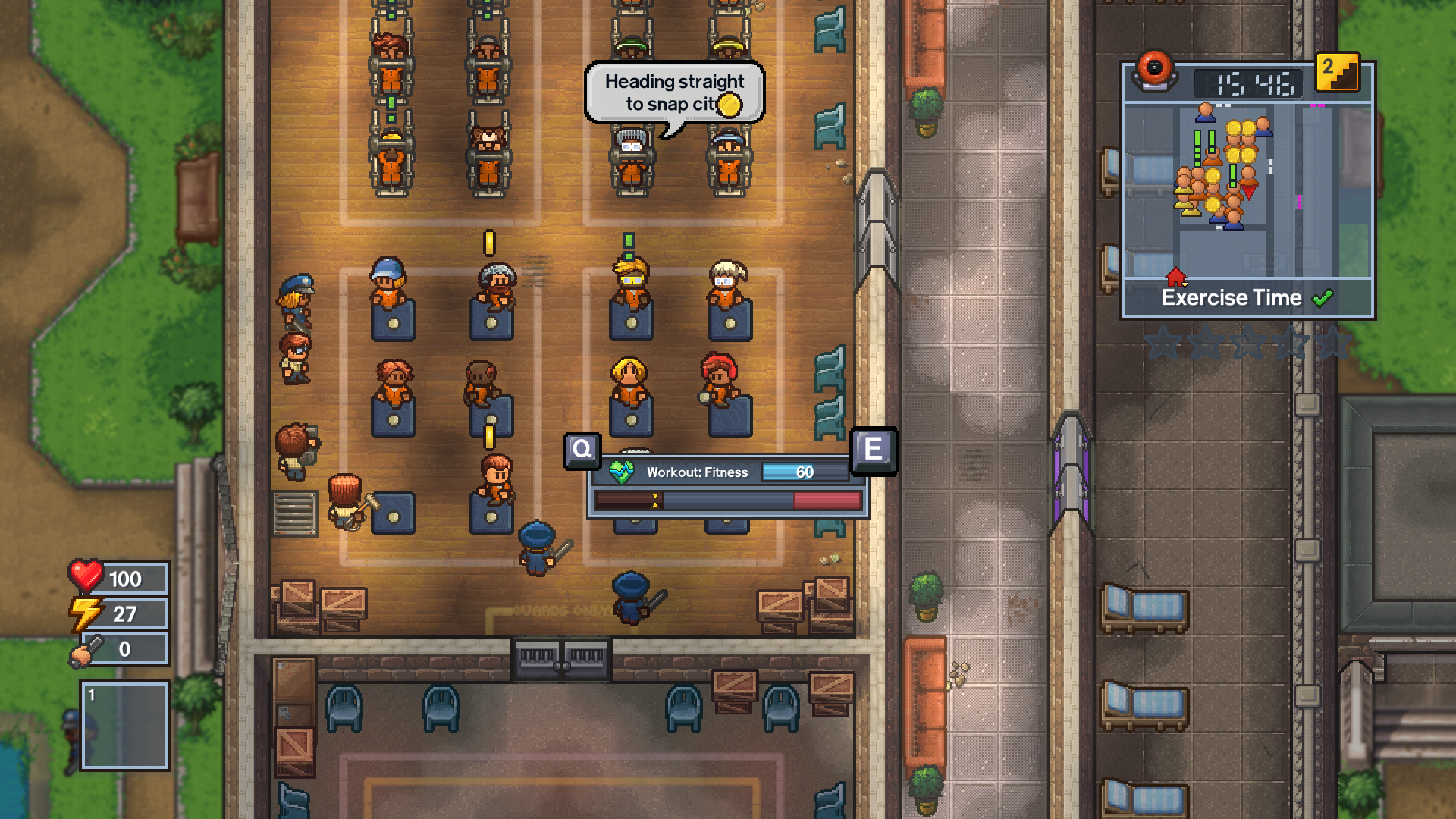Toggle the Exercise Time green checkmark
Image resolution: width=1456 pixels, height=819 pixels.
click(x=1323, y=298)
